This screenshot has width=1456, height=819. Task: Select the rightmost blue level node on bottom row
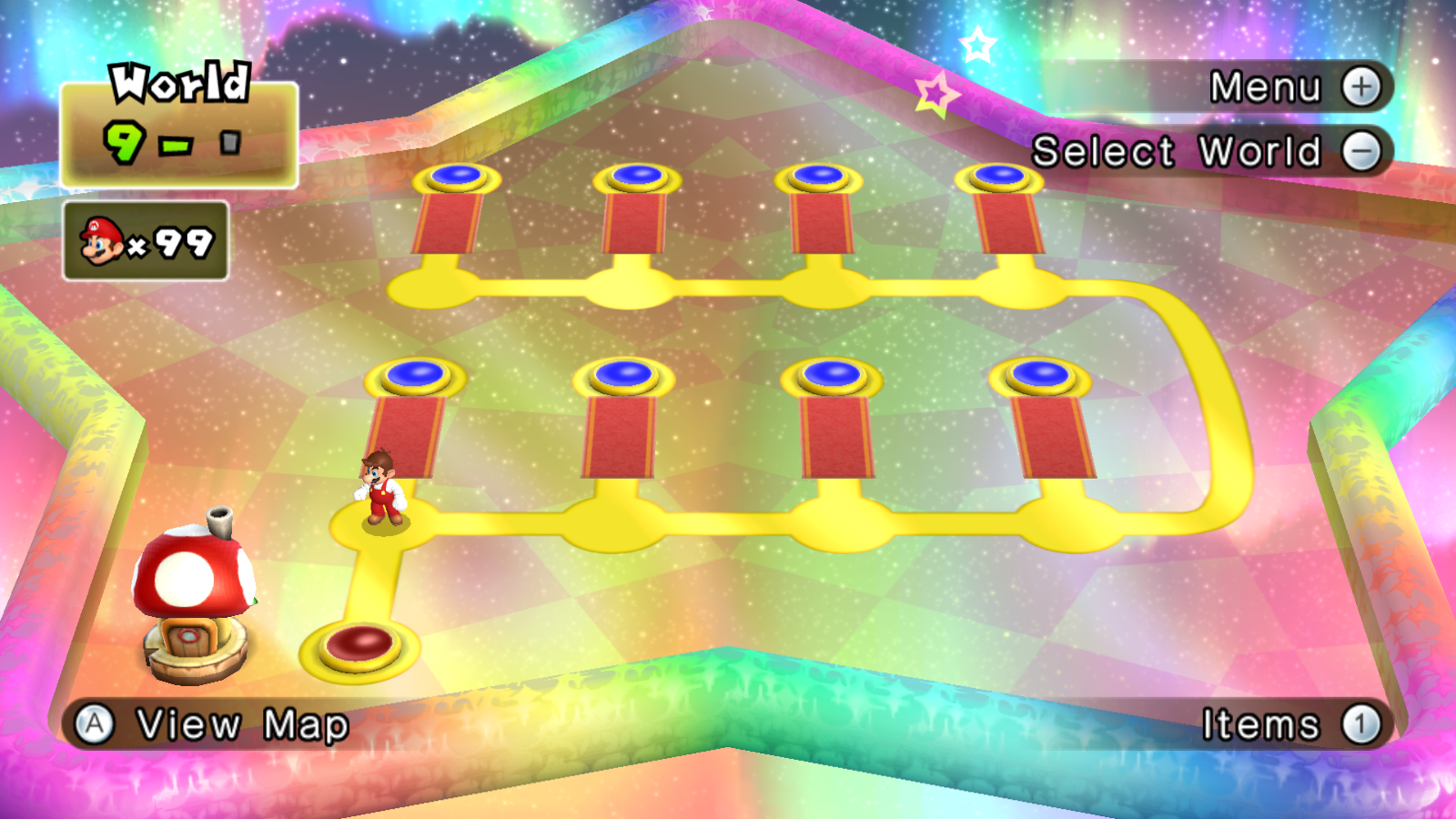click(1040, 371)
